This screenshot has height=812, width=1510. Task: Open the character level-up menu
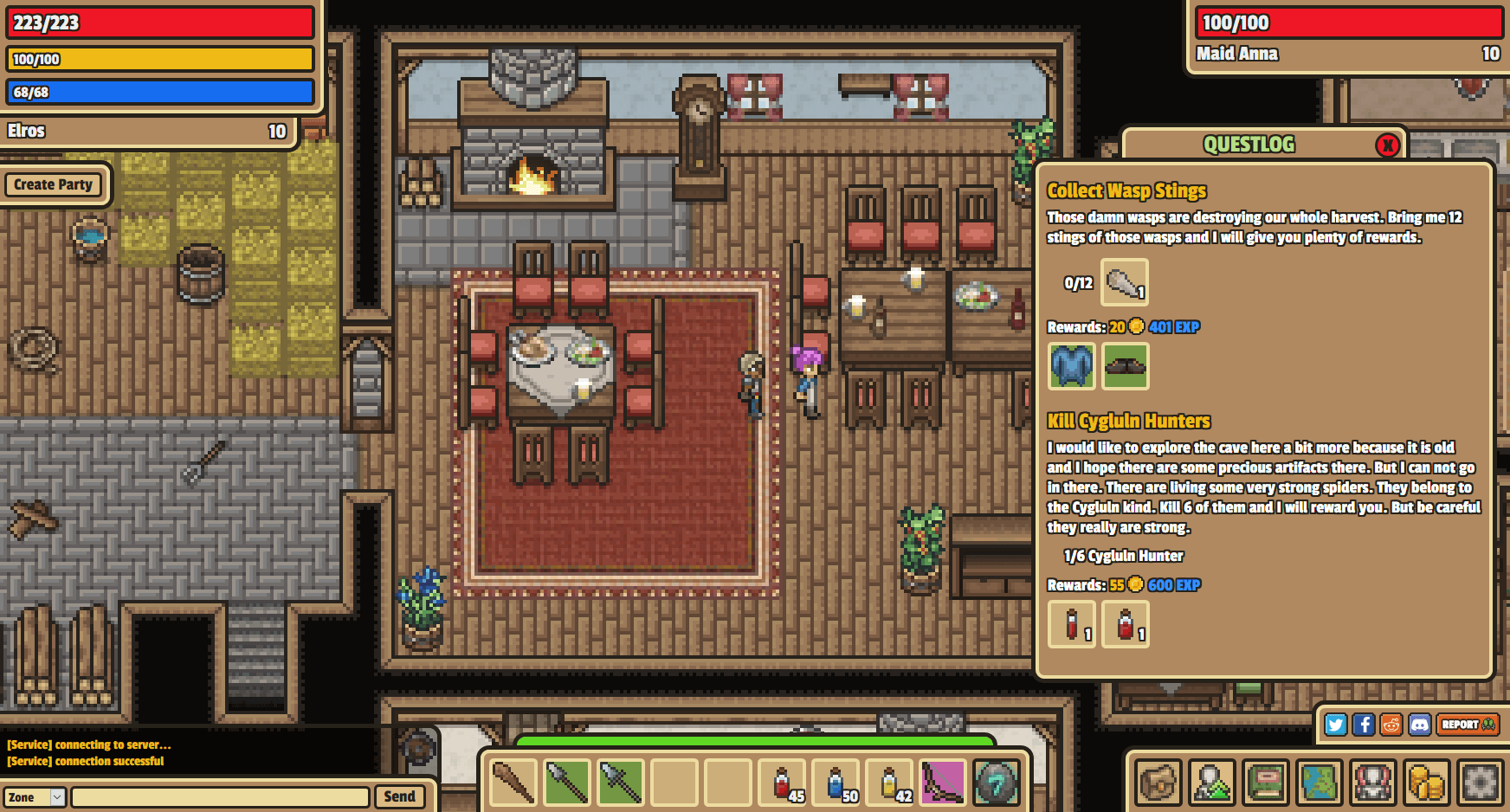[x=1212, y=783]
